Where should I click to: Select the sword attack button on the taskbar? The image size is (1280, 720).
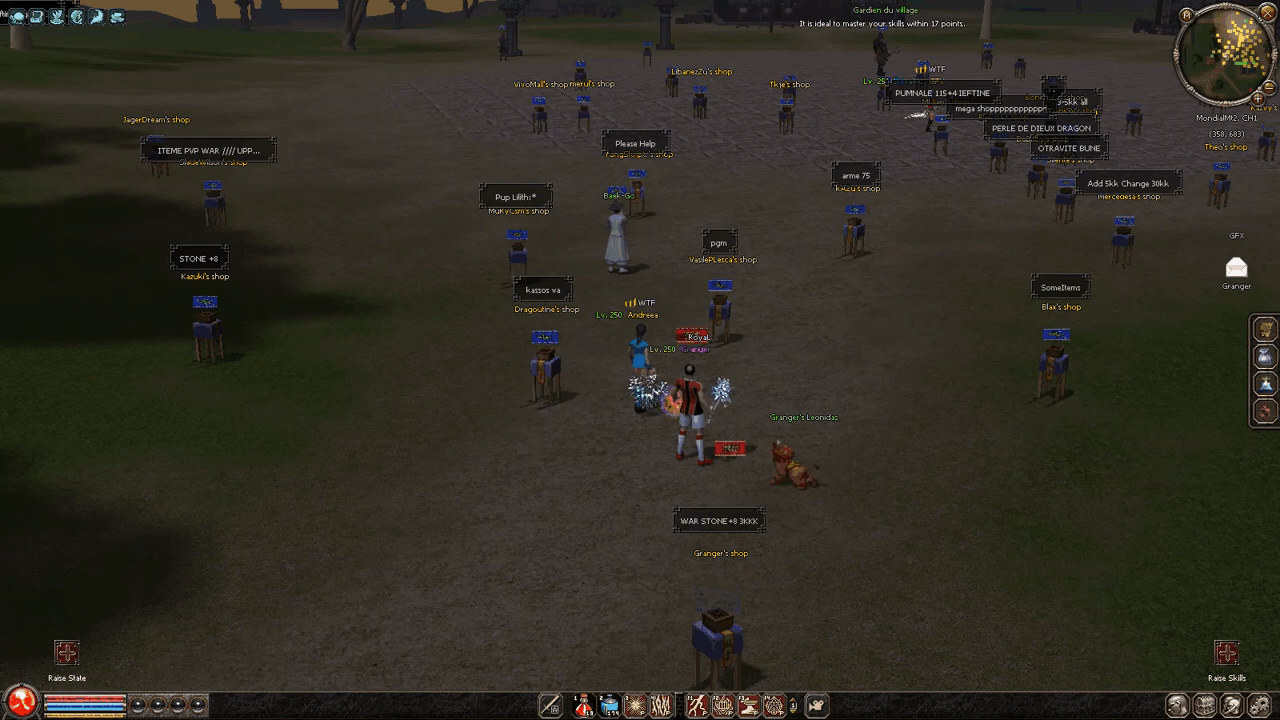[550, 706]
